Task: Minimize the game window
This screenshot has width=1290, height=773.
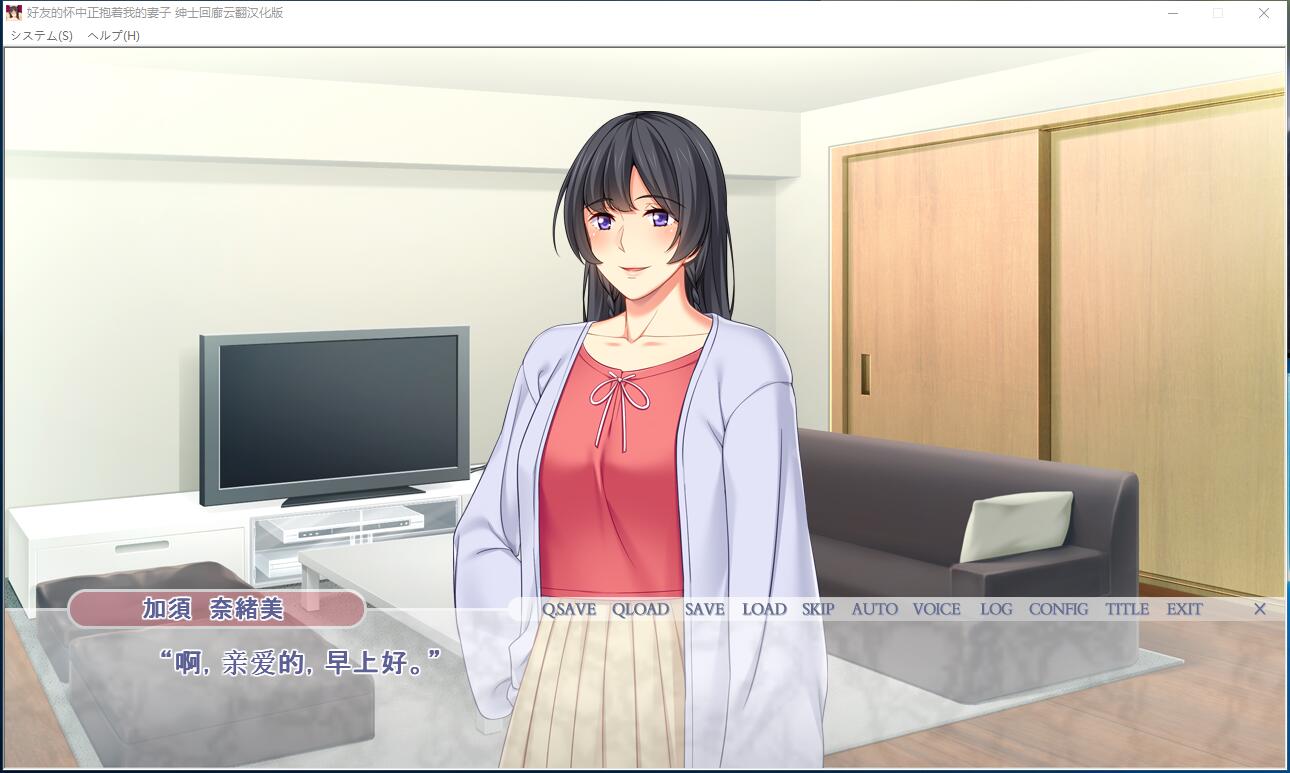Action: click(1171, 13)
